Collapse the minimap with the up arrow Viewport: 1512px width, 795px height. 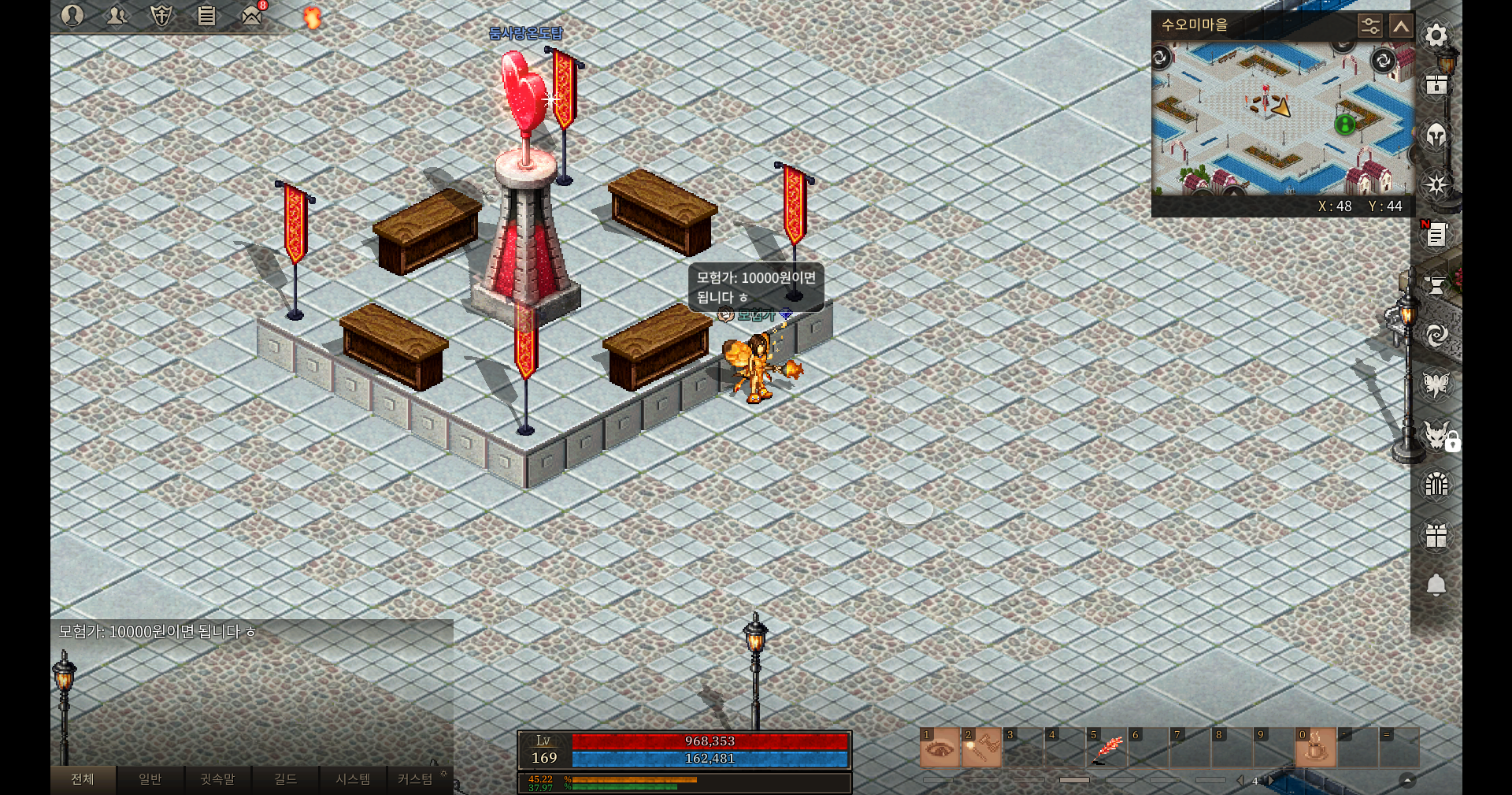tap(1401, 26)
